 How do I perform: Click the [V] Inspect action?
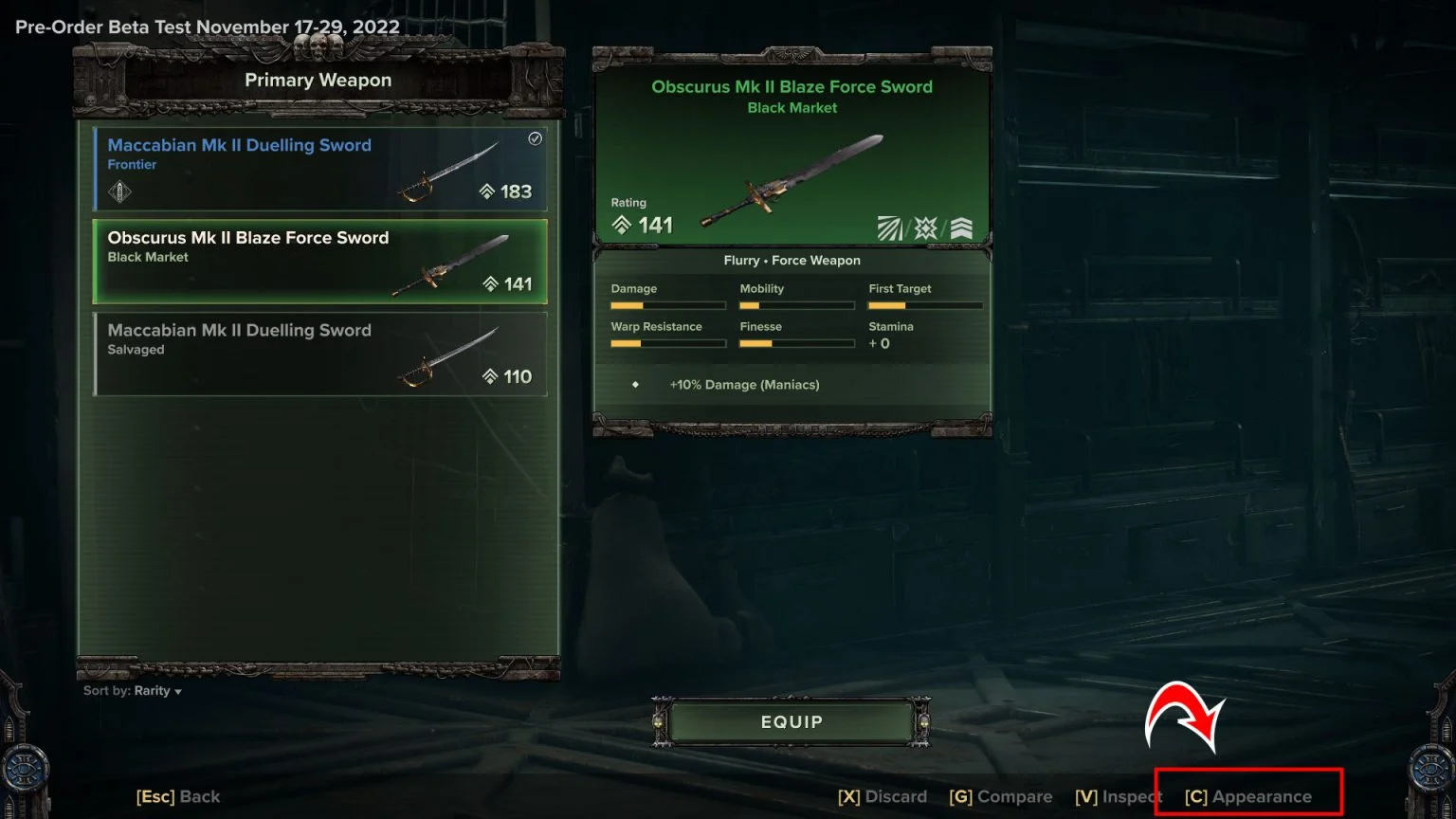click(1118, 796)
